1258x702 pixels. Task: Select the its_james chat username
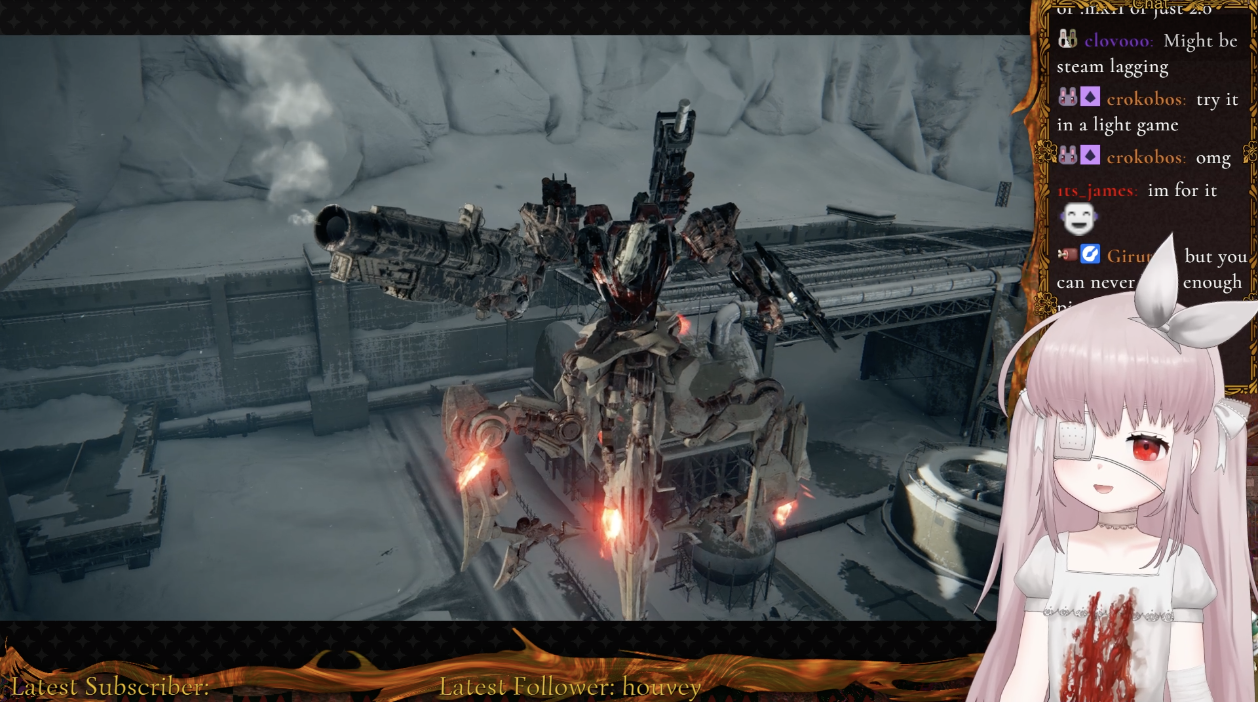pyautogui.click(x=1096, y=190)
